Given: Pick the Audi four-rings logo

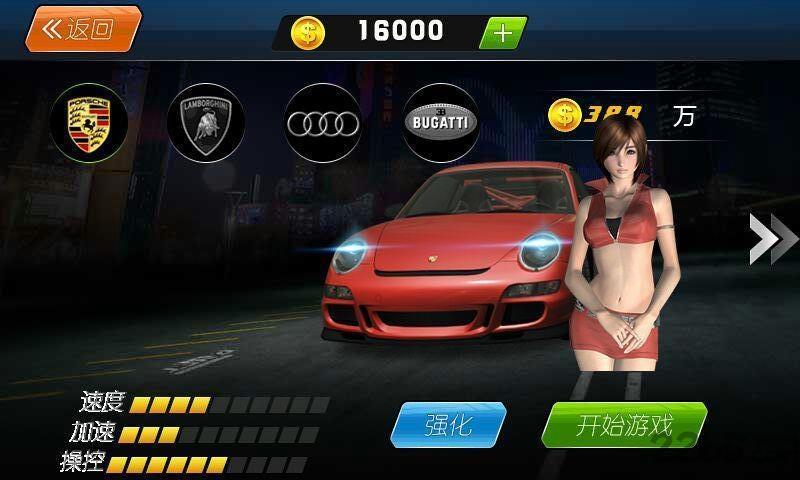Looking at the screenshot, I should (x=322, y=122).
